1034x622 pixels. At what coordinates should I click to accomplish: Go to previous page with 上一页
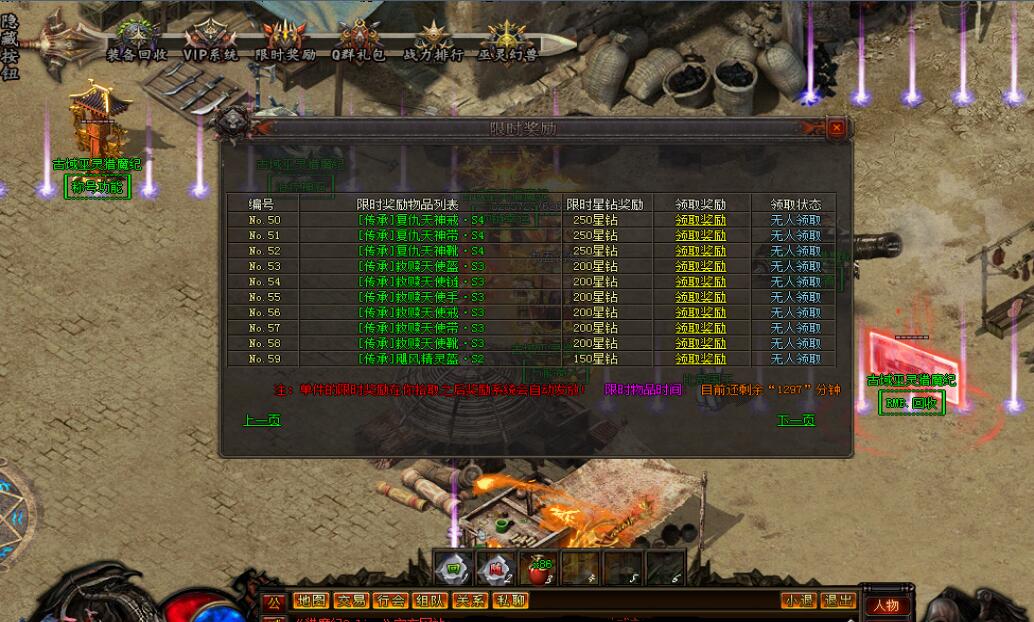click(262, 420)
